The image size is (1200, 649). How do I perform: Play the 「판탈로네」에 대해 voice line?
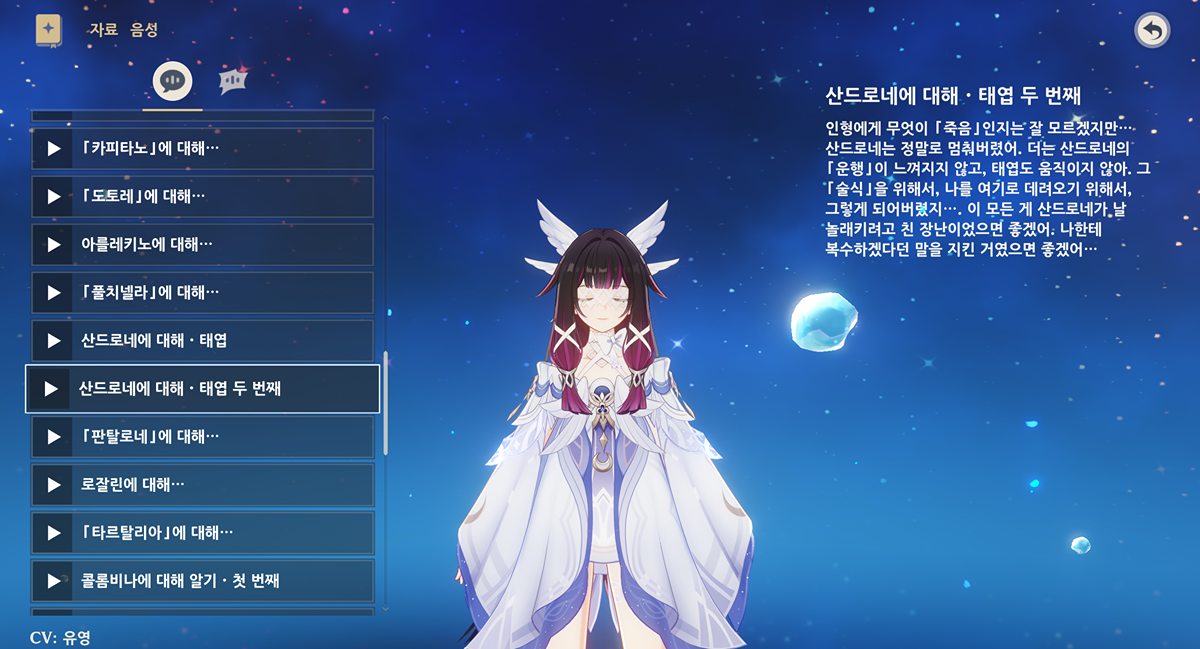coord(53,437)
